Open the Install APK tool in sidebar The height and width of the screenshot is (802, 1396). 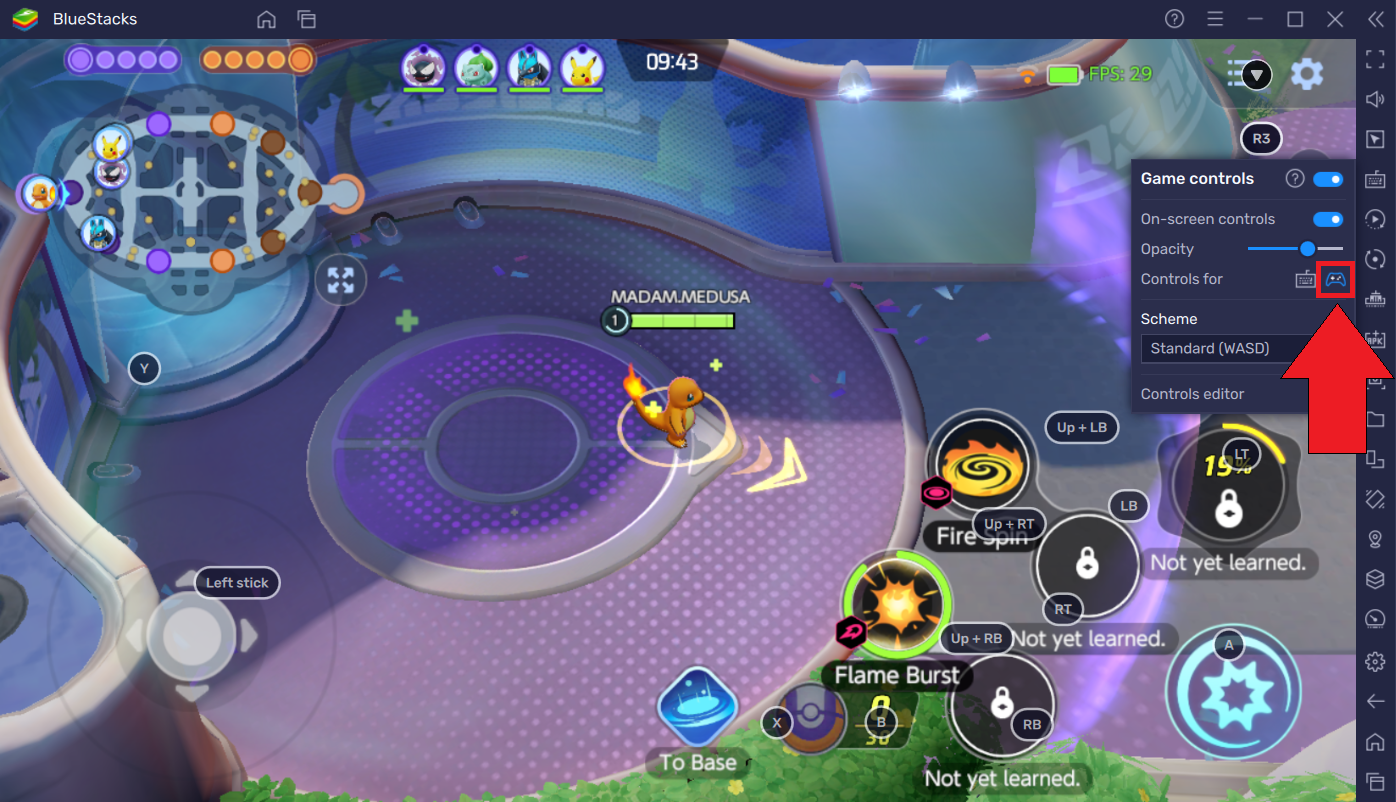(1375, 339)
